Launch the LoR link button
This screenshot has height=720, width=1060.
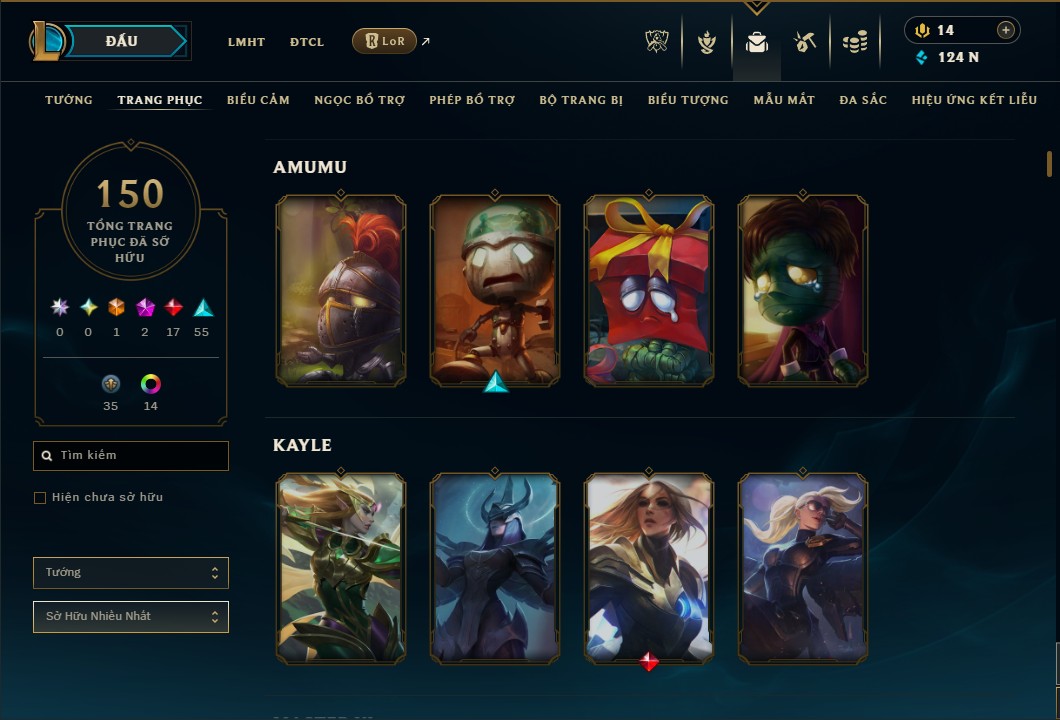384,41
